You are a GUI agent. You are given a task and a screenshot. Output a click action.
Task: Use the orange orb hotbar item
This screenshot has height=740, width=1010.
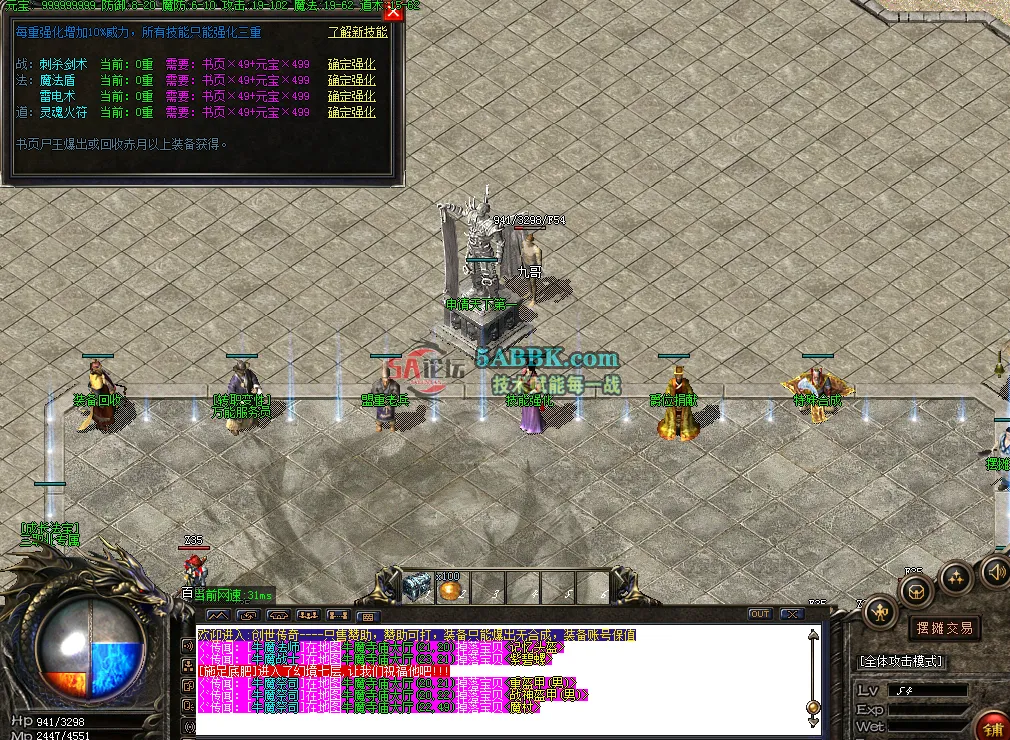[449, 590]
